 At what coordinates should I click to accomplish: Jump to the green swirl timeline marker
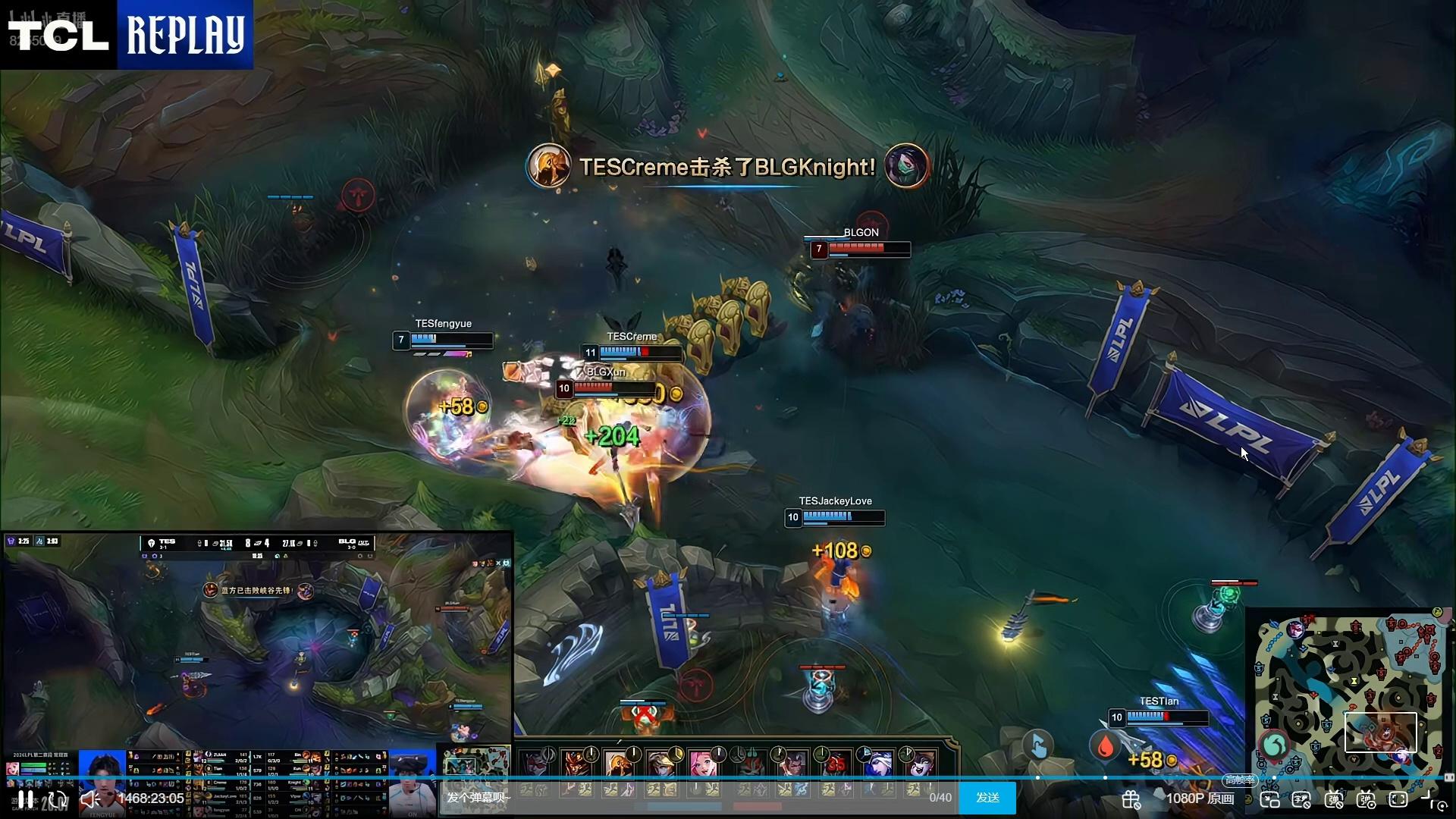pyautogui.click(x=1274, y=745)
